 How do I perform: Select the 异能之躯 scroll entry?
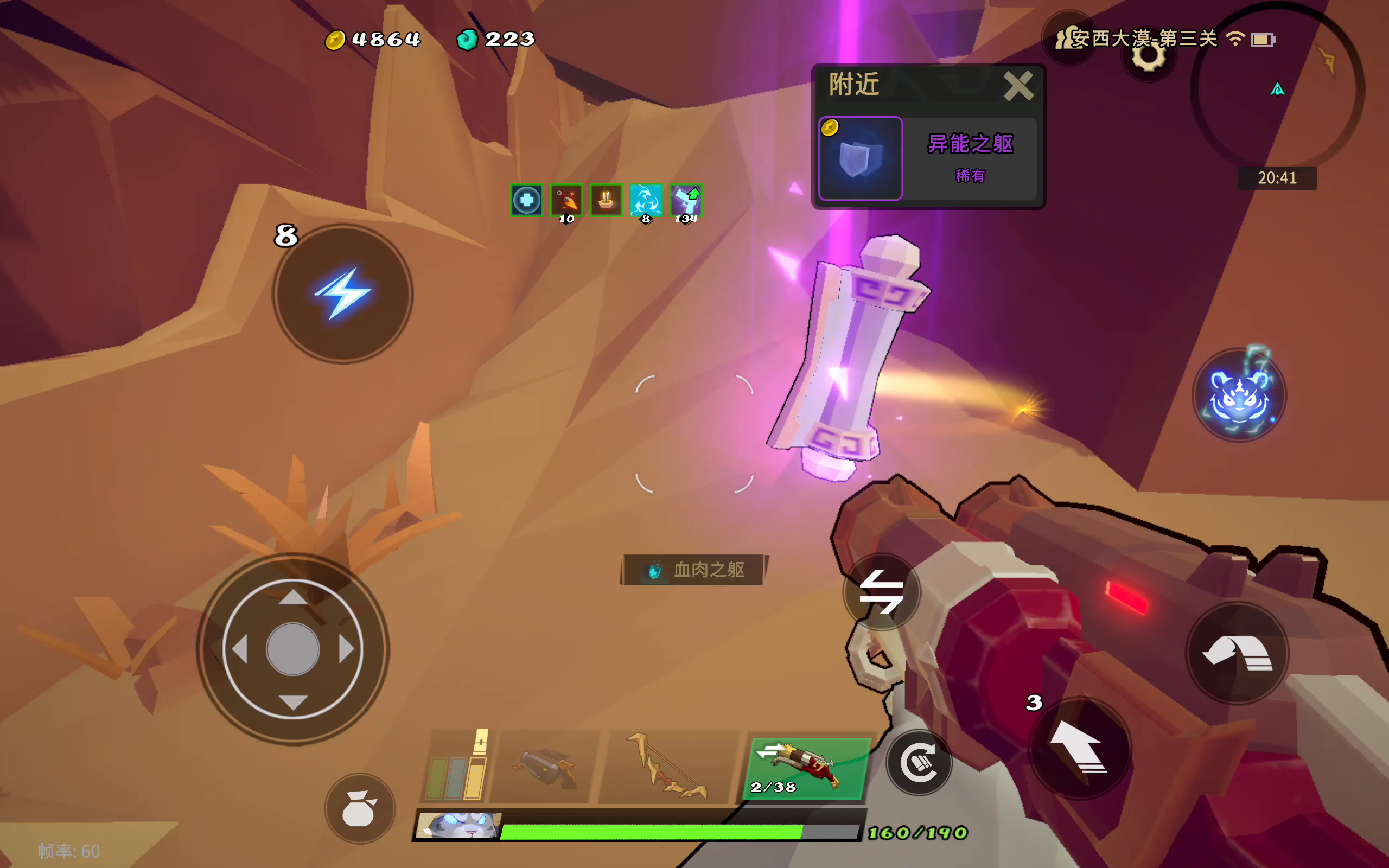(x=927, y=158)
